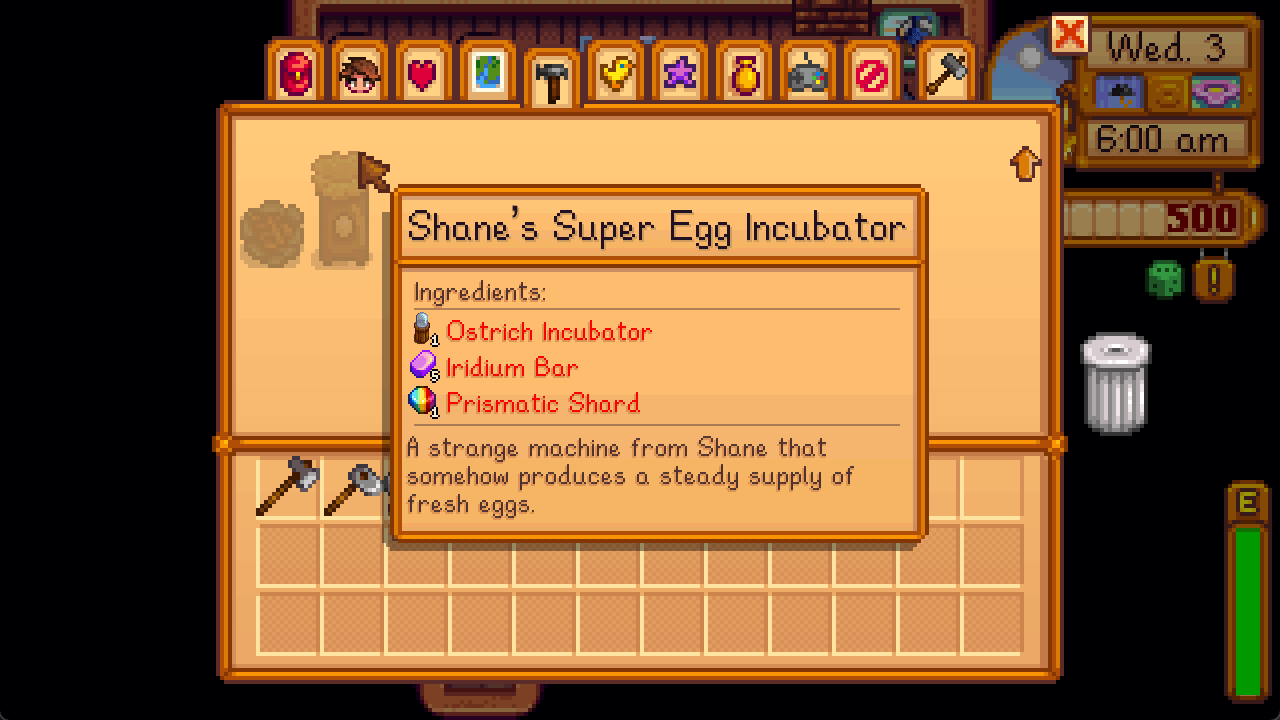The height and width of the screenshot is (720, 1280).
Task: Open the inventory pouch tab
Action: pyautogui.click(x=295, y=73)
